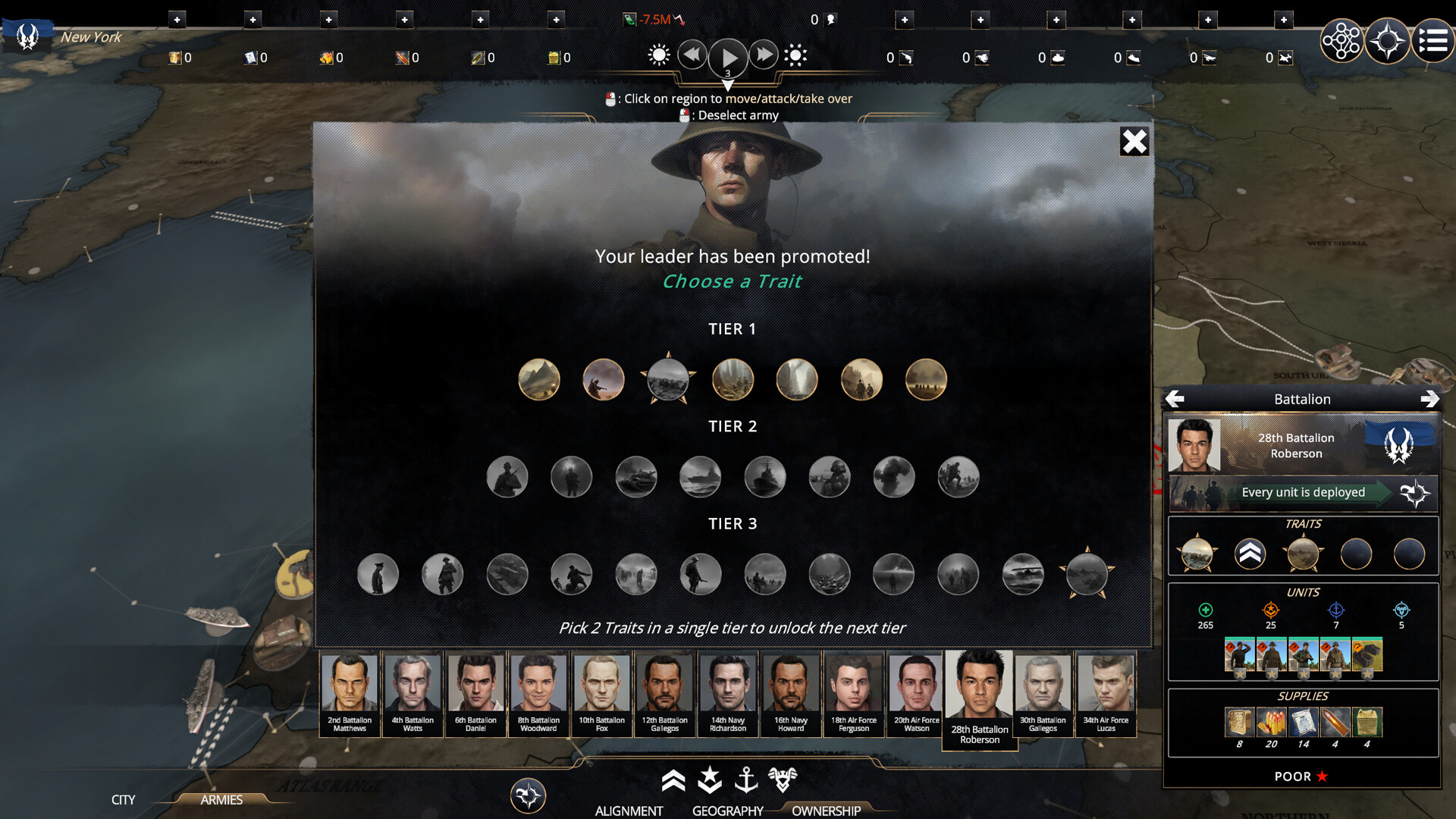1456x819 pixels.
Task: Switch to the CITY tab
Action: click(122, 800)
